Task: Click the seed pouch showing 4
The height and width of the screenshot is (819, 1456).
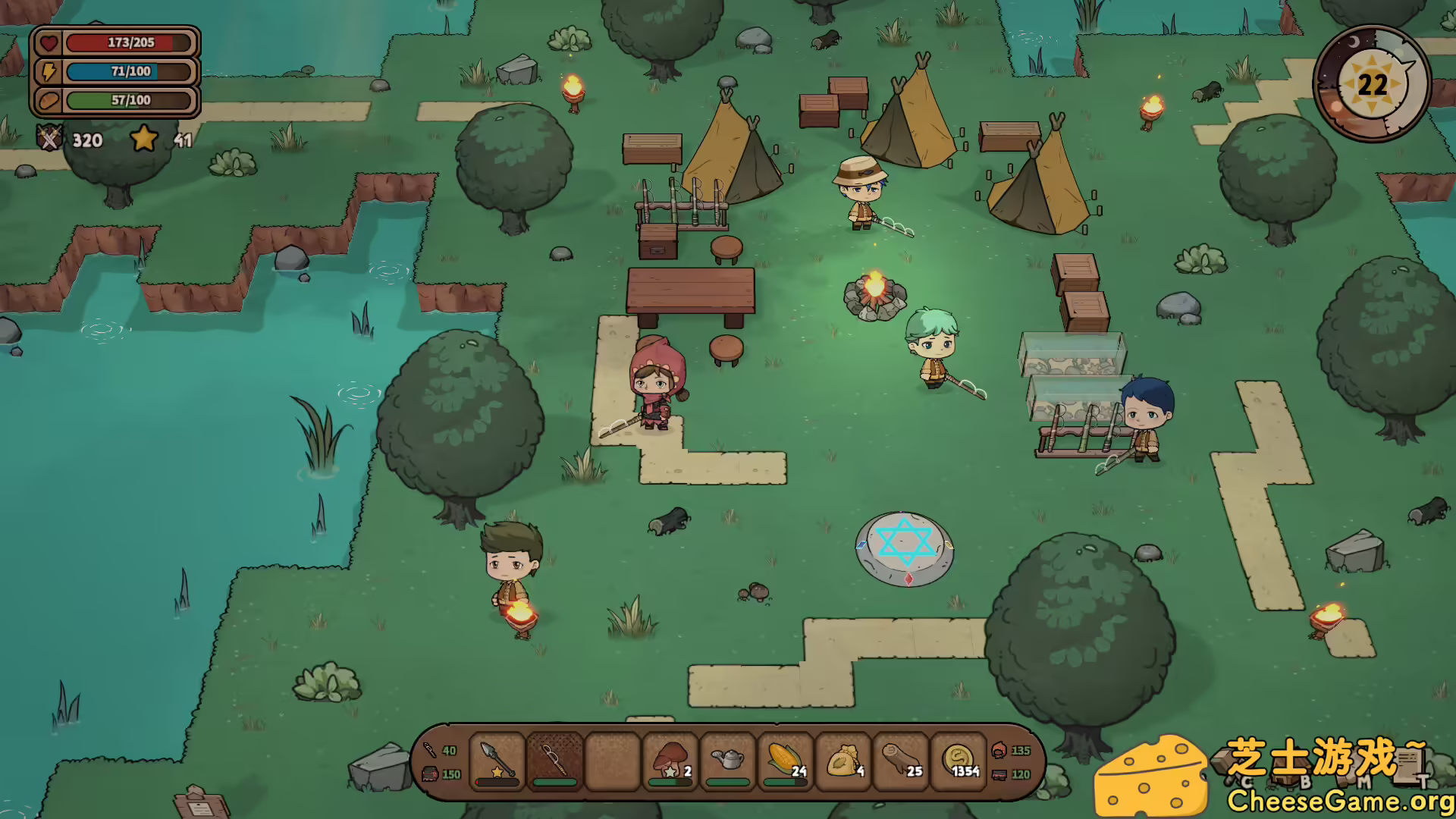Action: 843,761
